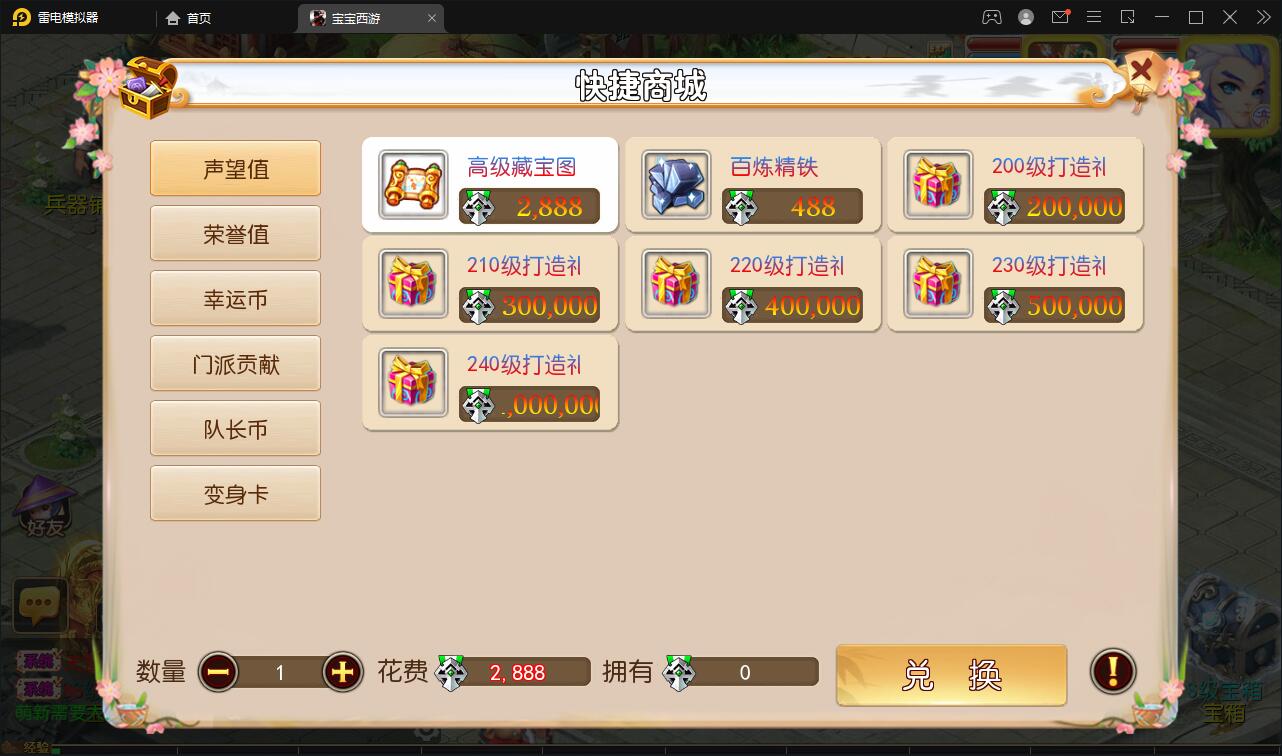Switch to the 荣誉值 category
The width and height of the screenshot is (1282, 756).
pos(235,233)
